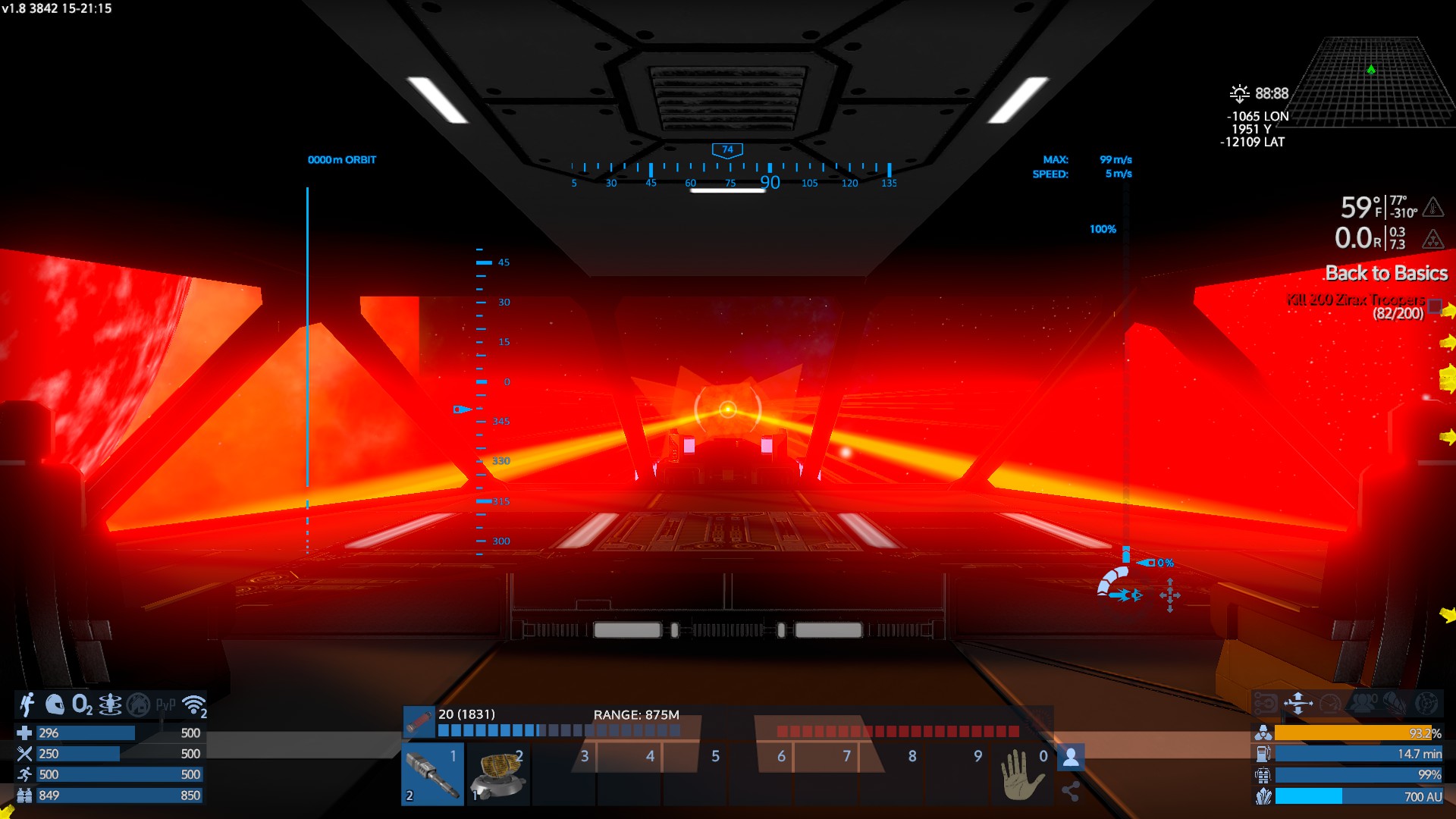
Task: Toggle the Kill 200 Zirax Troopers objective checkbox
Action: pyautogui.click(x=1435, y=306)
